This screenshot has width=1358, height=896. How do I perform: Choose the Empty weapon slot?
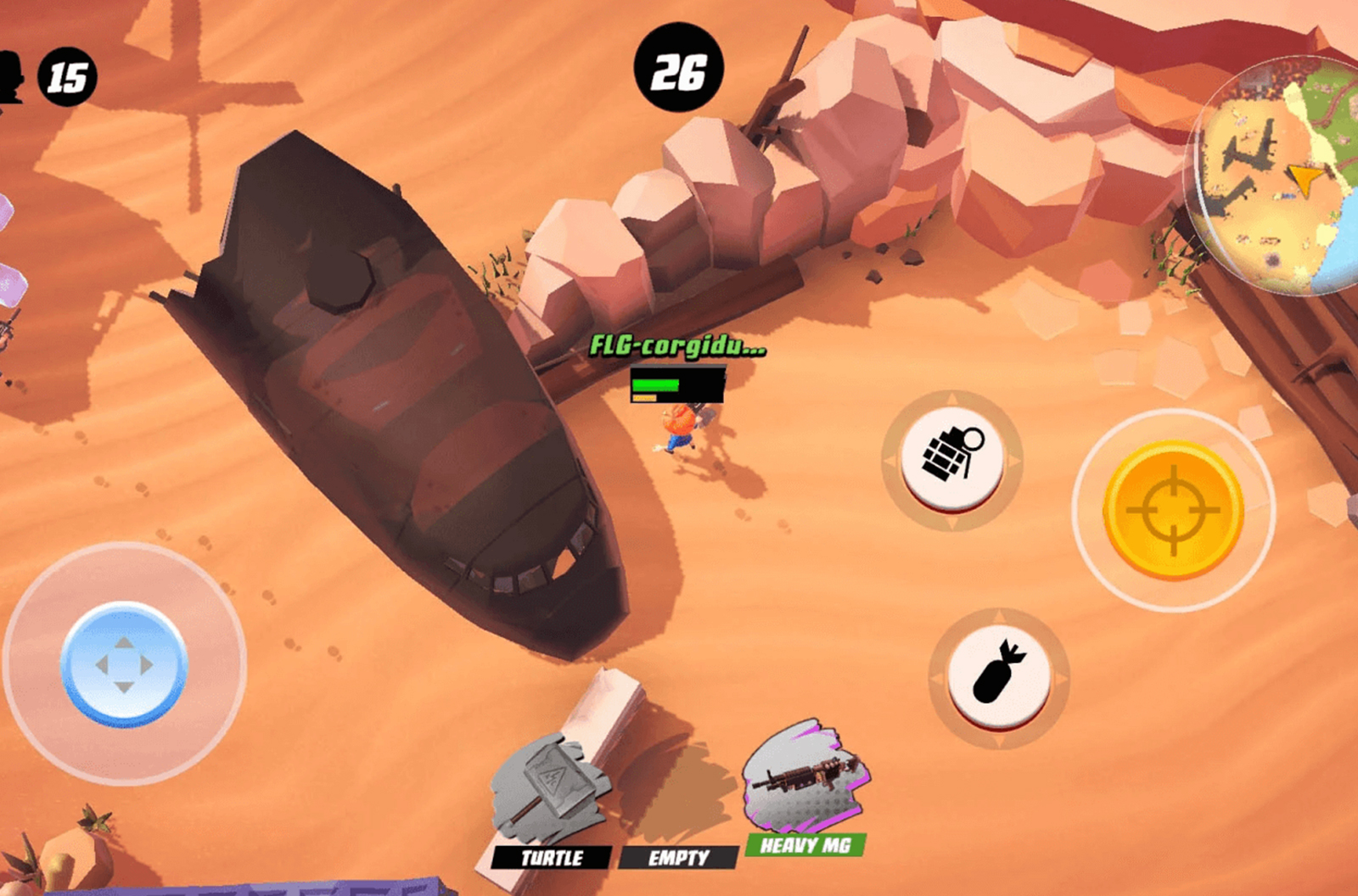tap(678, 857)
